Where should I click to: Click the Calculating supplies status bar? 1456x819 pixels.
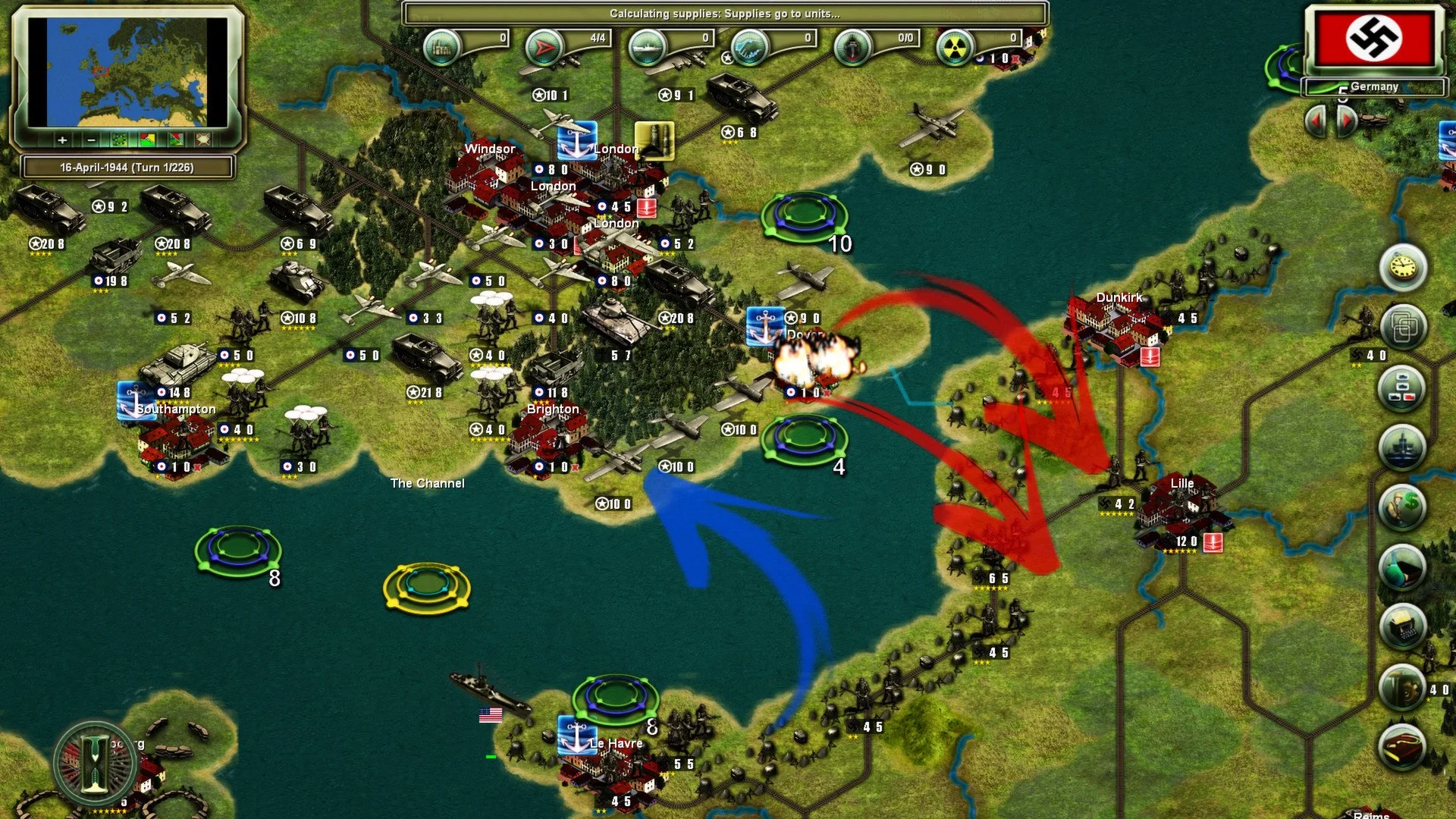click(x=726, y=11)
